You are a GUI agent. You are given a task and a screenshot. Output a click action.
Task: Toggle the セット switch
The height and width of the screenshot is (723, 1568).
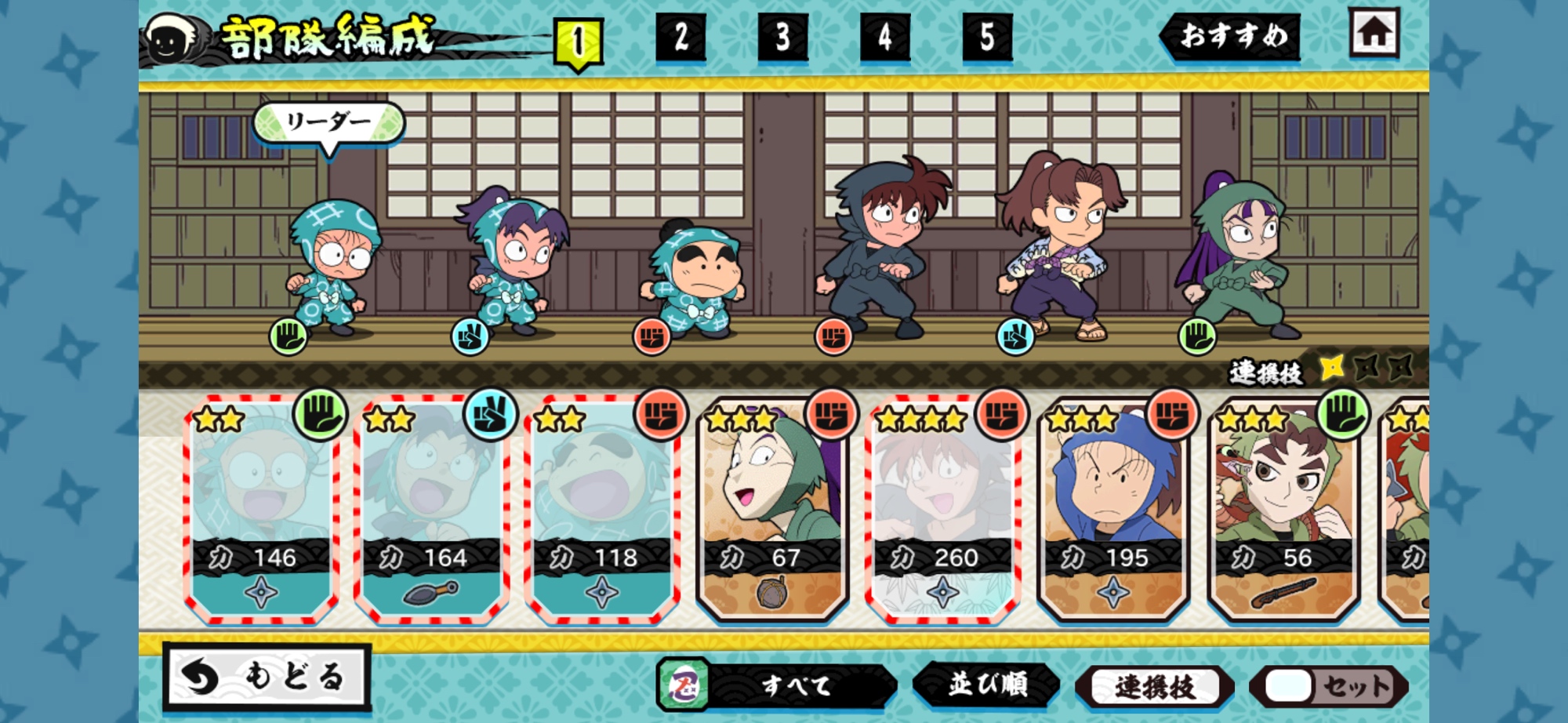1330,687
